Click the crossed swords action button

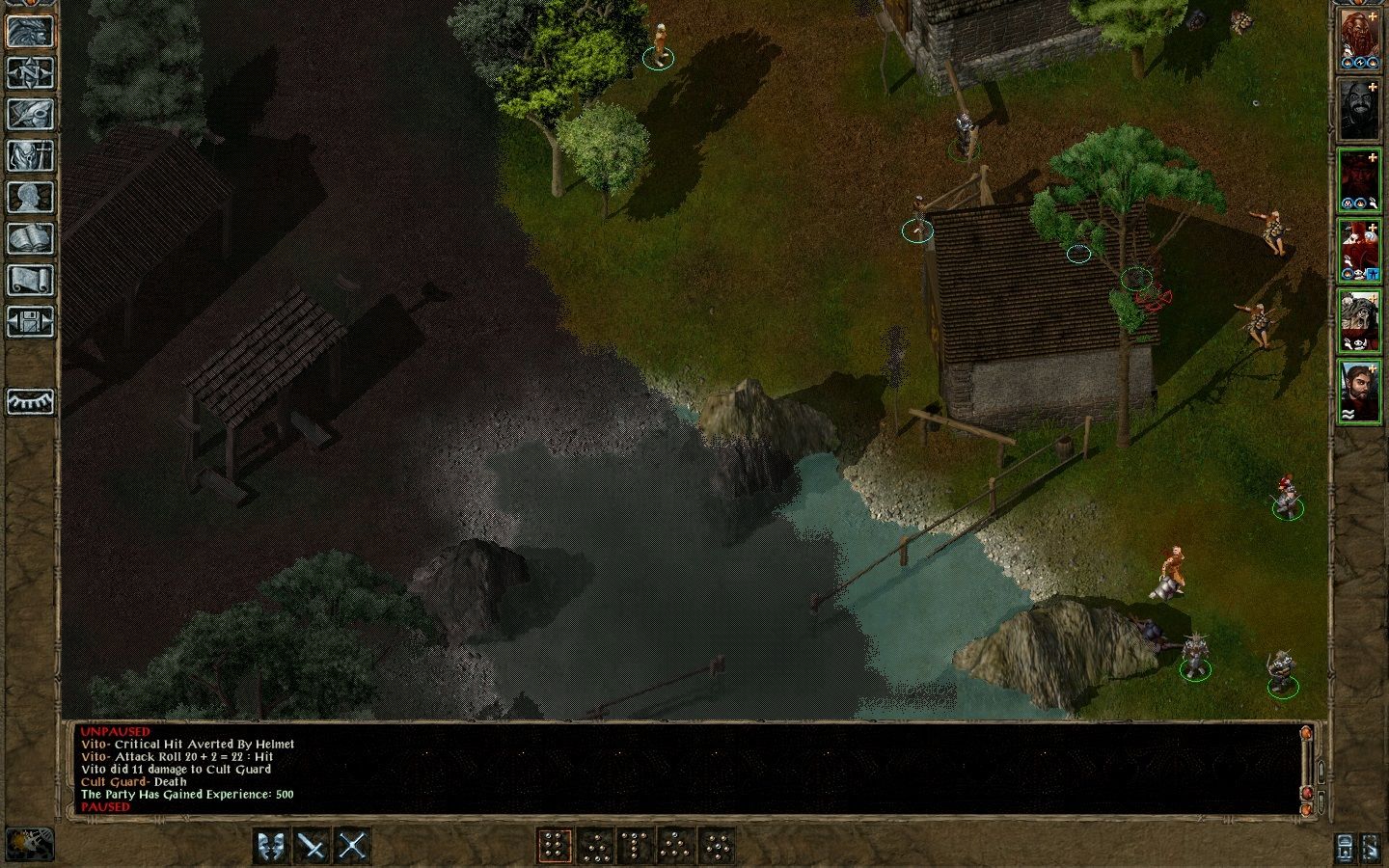point(353,846)
